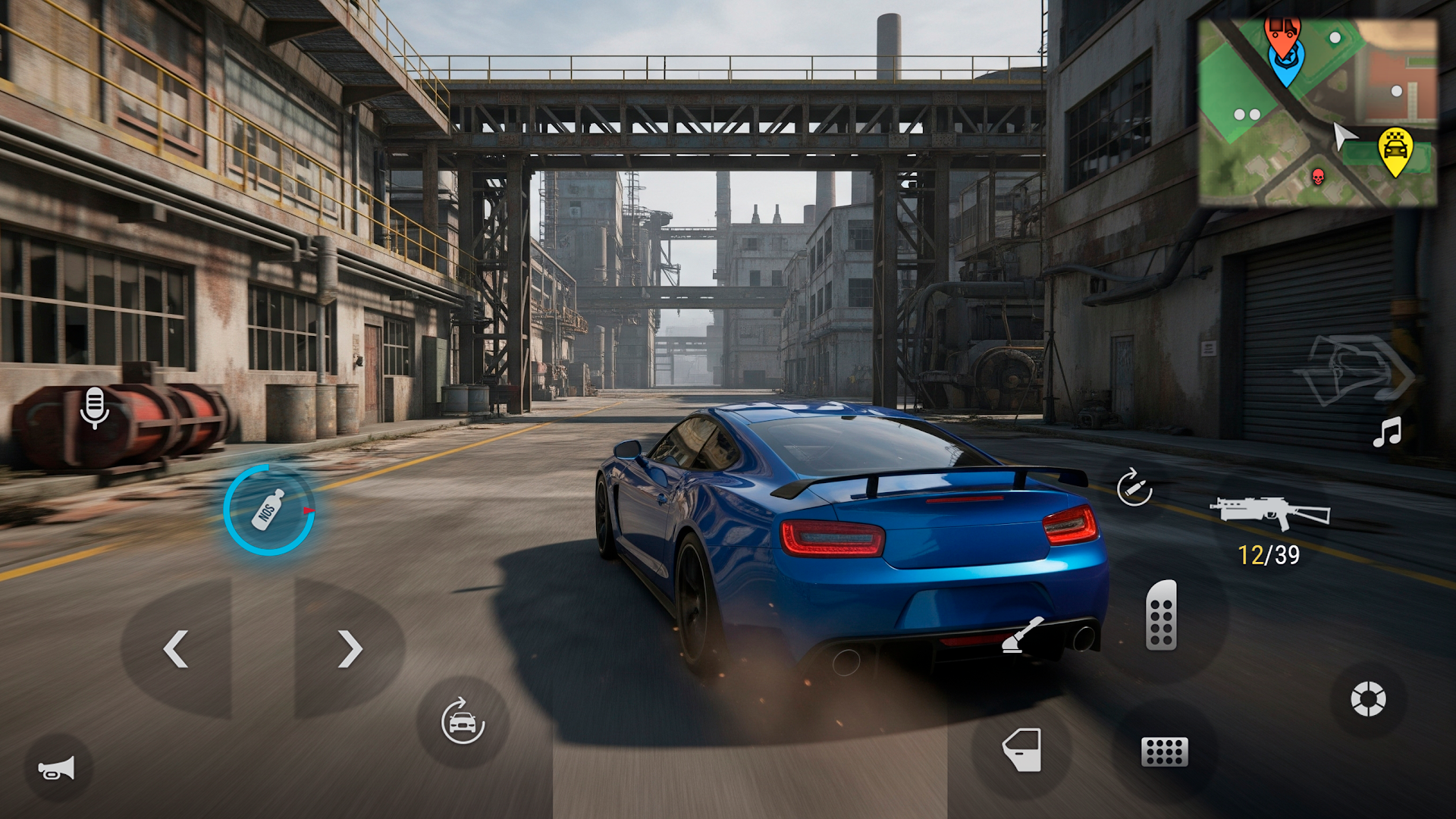
Task: Honk the horn icon
Action: 55,767
